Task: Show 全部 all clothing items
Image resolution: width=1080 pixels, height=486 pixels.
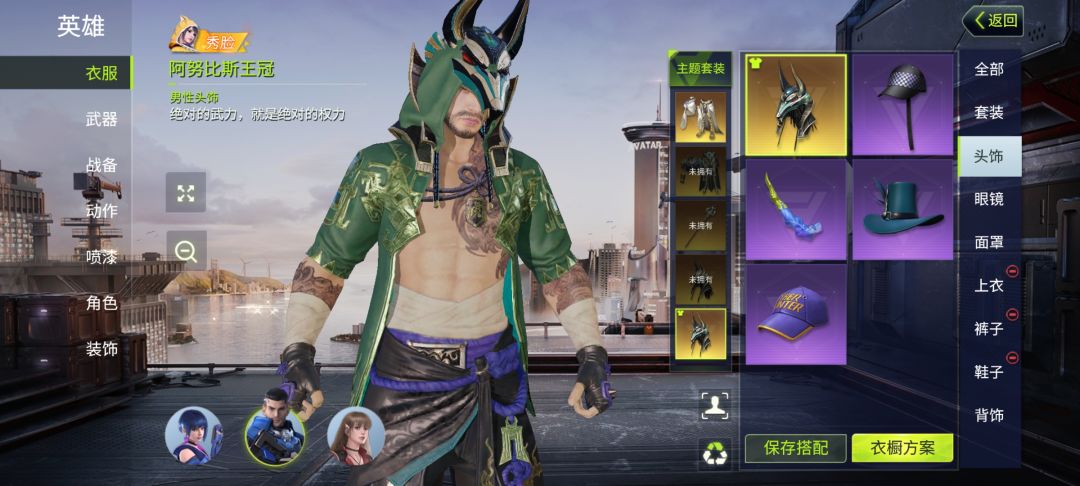Action: tap(989, 69)
